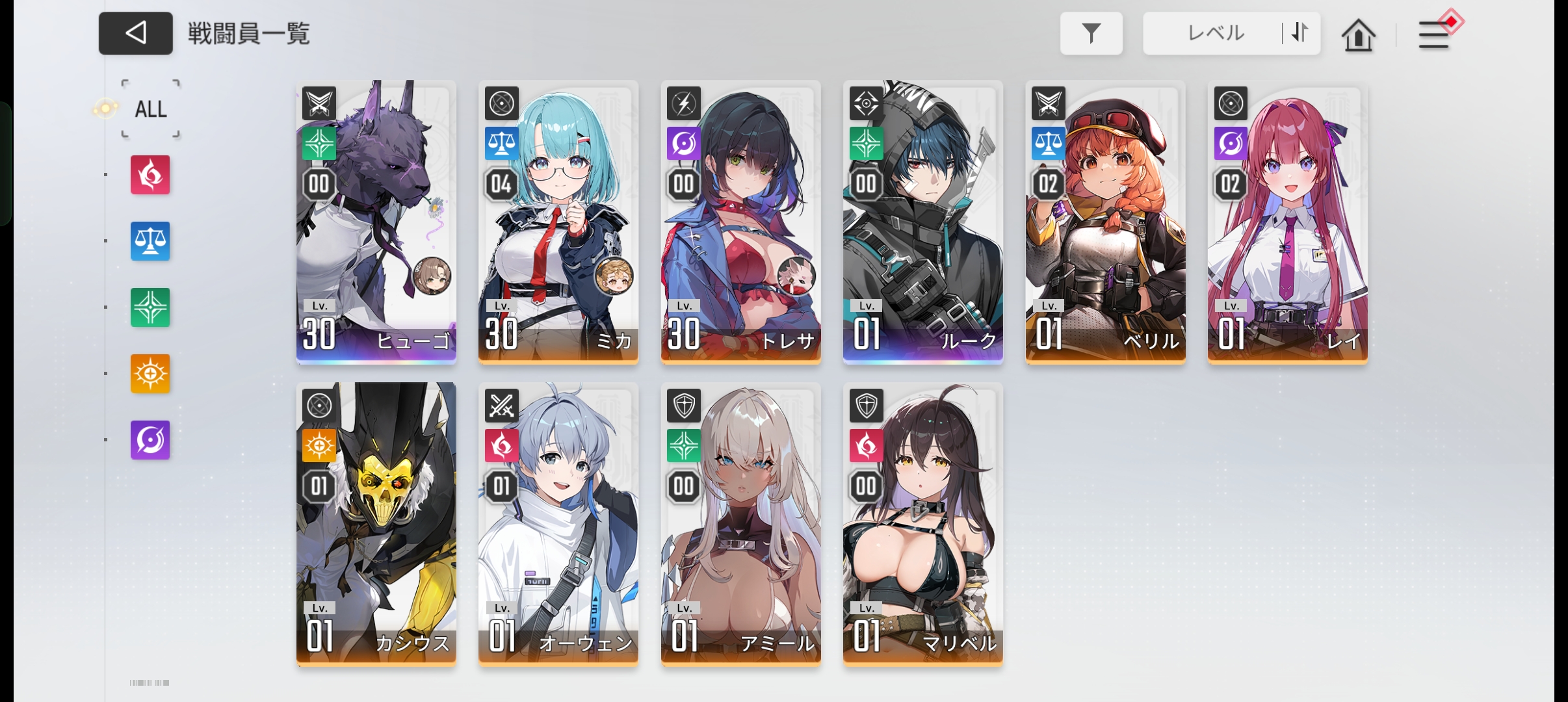The image size is (1568, 702).
Task: Filter by purple swirl element
Action: [150, 440]
